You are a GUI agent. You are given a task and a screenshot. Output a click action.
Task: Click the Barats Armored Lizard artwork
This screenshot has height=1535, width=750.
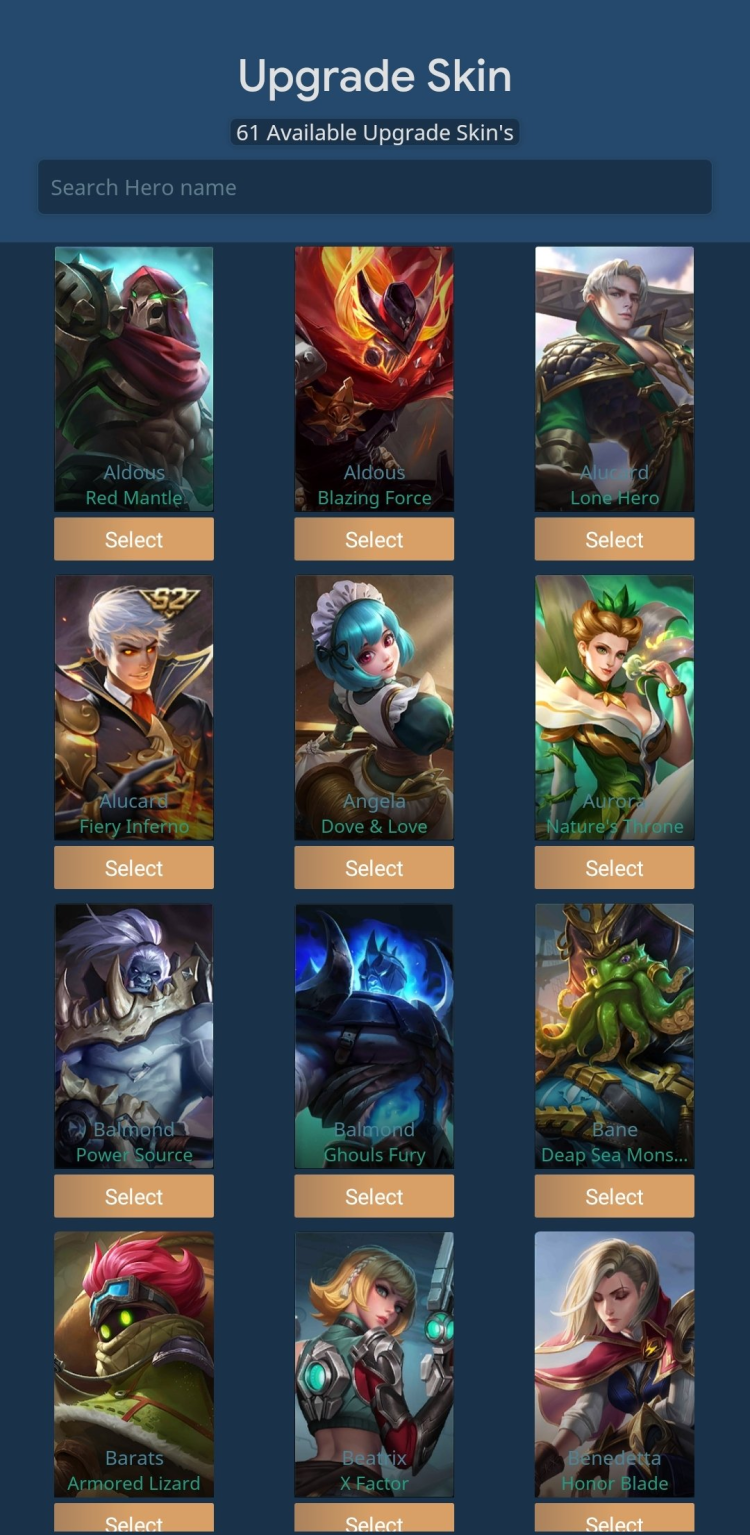134,1364
